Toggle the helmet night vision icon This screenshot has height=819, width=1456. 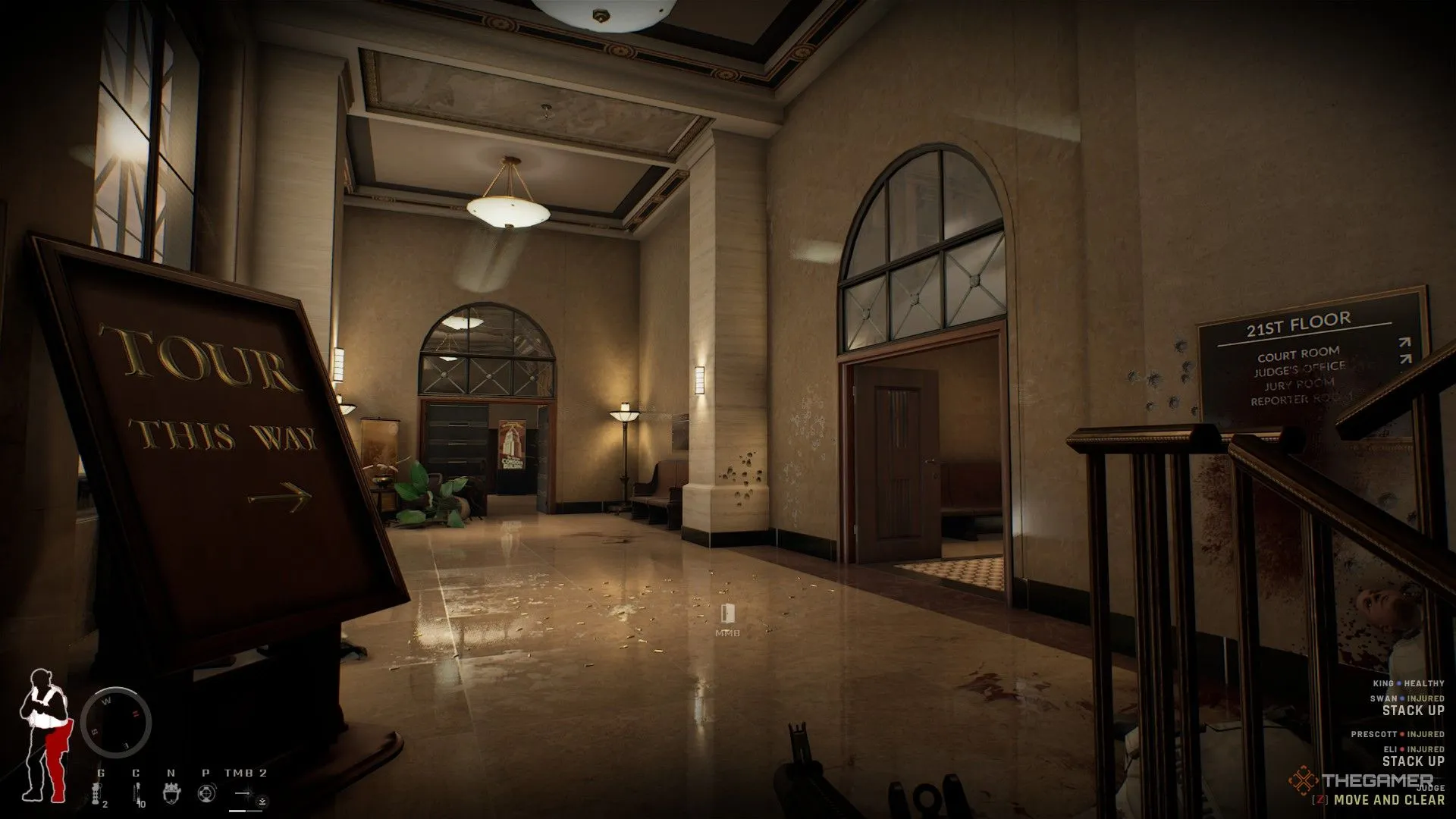(x=170, y=794)
